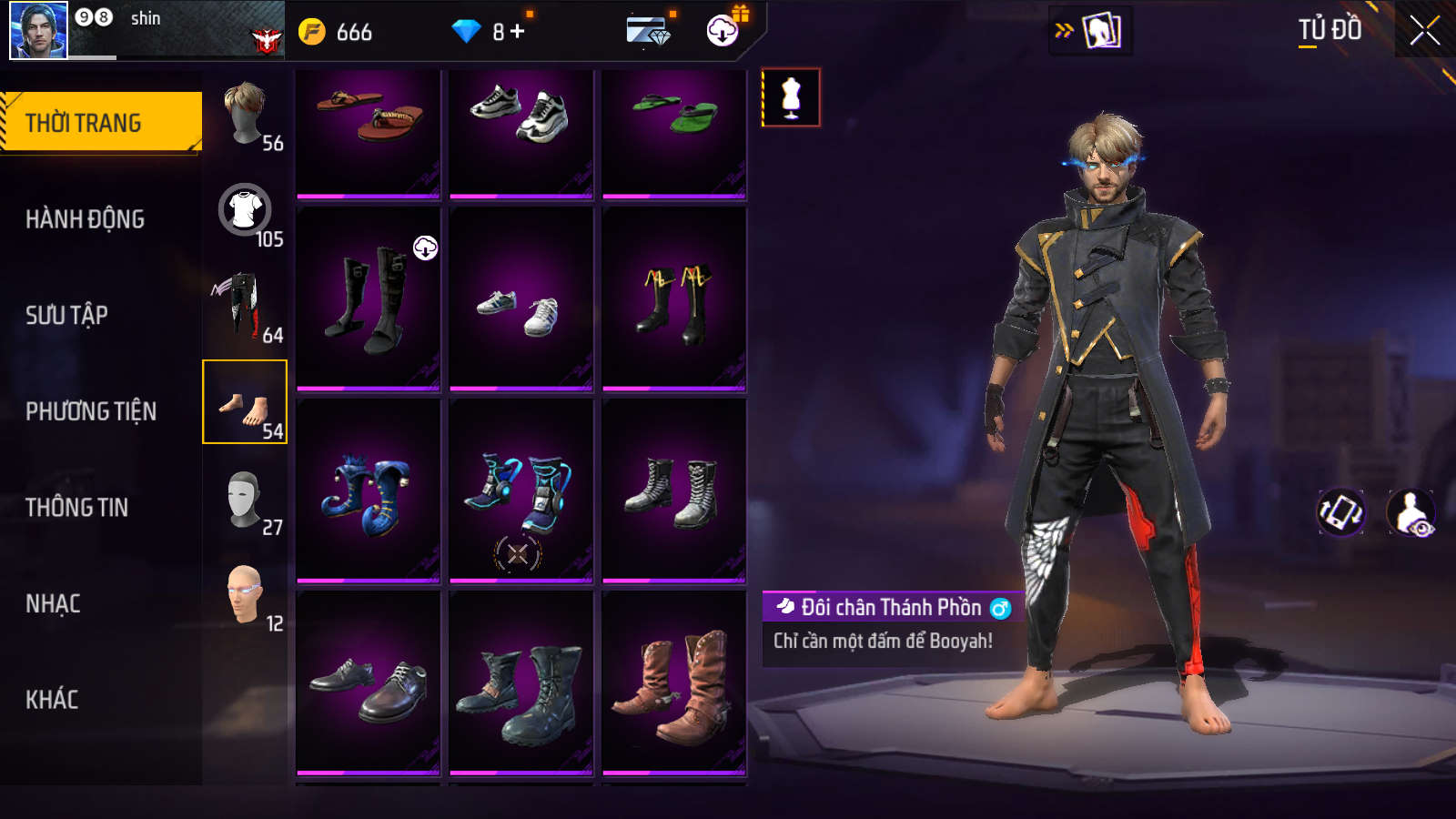Add more diamonds with the plus button

pos(518,32)
